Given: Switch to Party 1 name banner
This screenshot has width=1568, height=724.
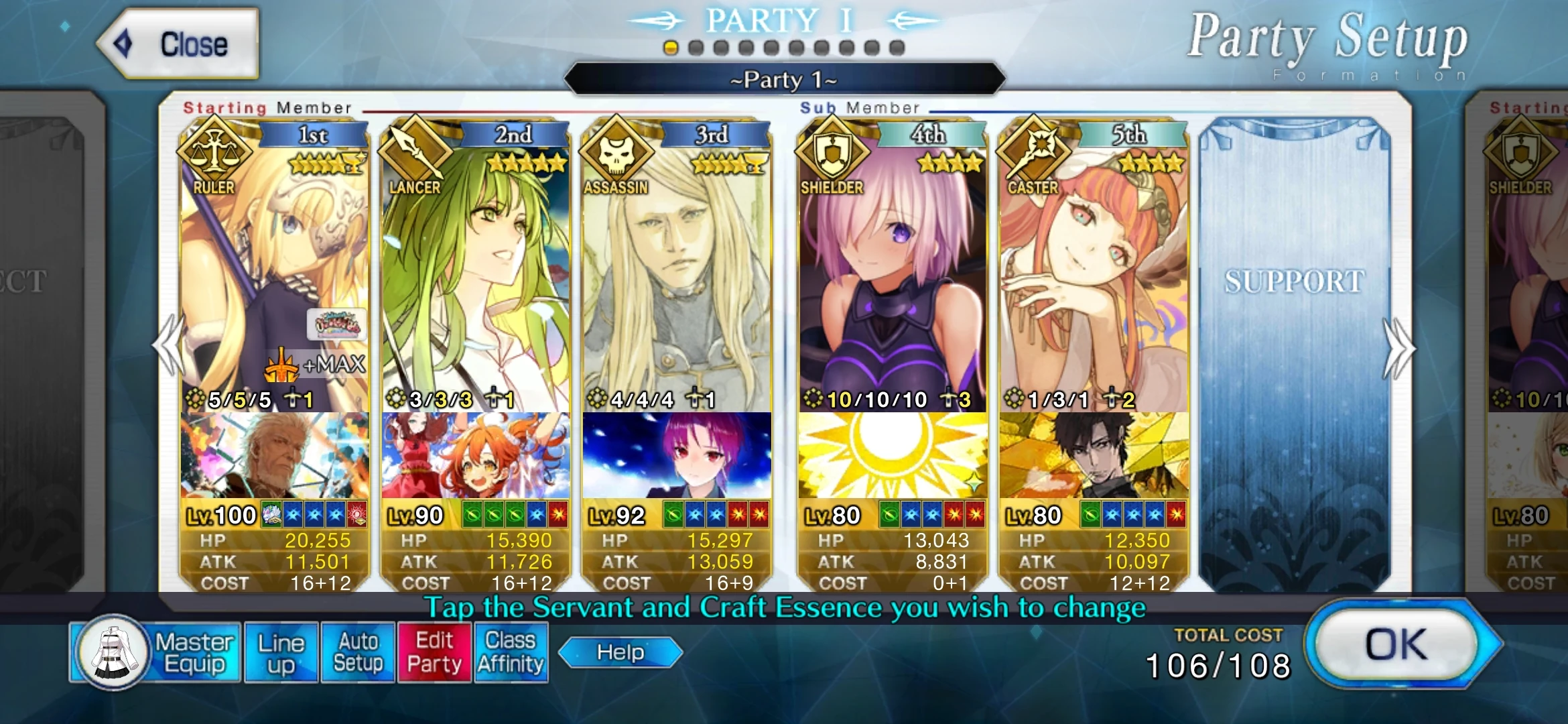Looking at the screenshot, I should [783, 80].
